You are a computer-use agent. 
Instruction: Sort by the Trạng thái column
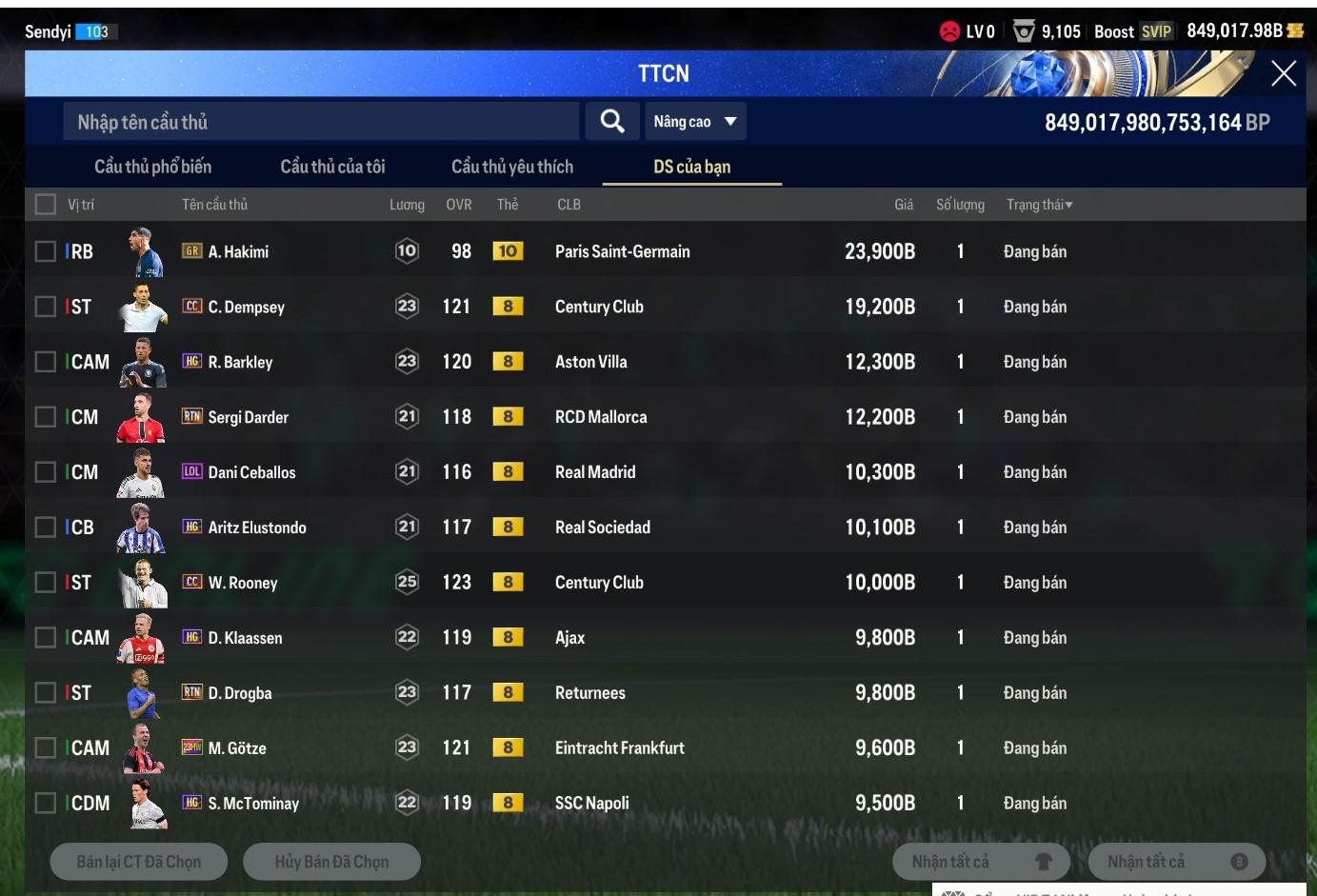(x=1039, y=205)
